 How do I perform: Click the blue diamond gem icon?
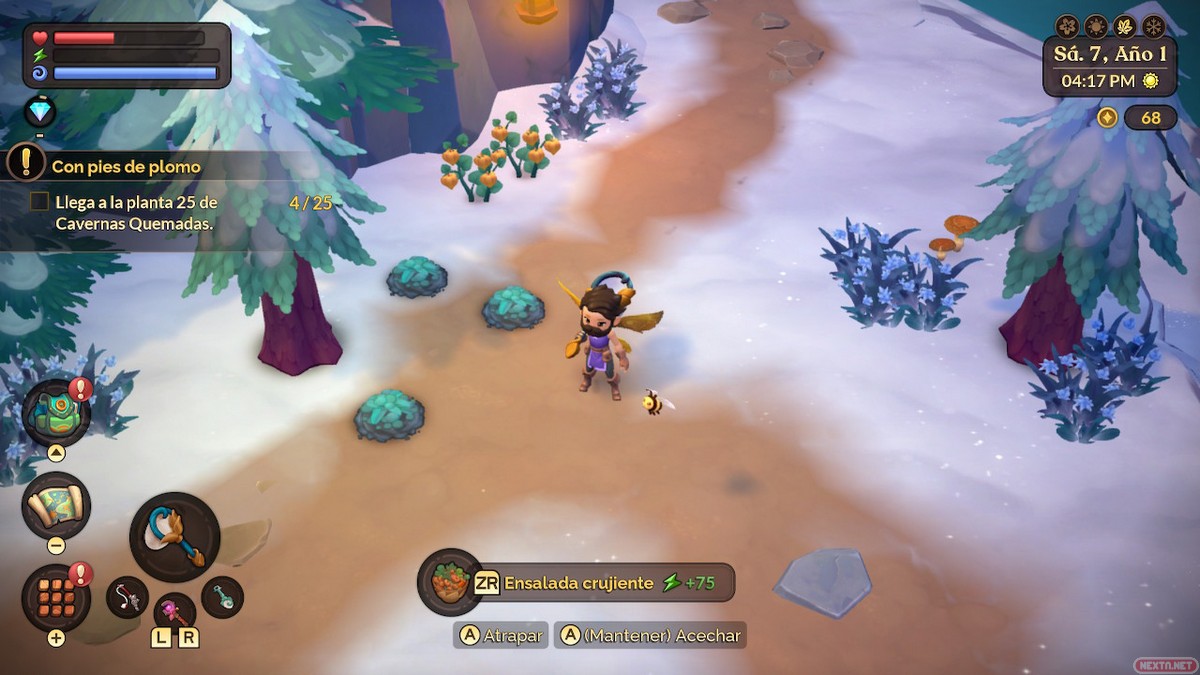tap(40, 110)
